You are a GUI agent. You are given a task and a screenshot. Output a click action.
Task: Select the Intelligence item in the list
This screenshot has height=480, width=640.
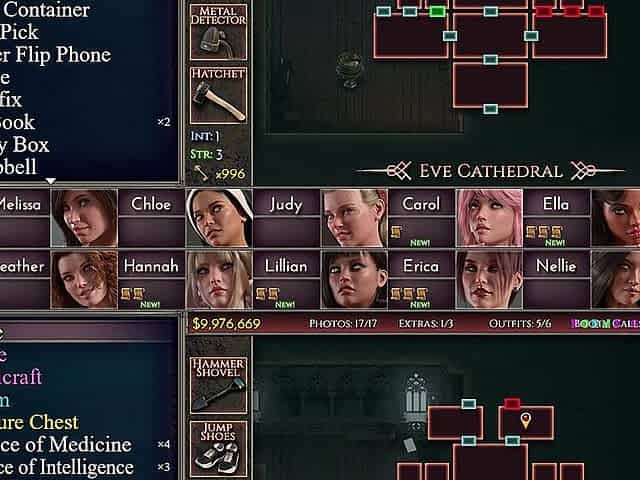(x=70, y=467)
